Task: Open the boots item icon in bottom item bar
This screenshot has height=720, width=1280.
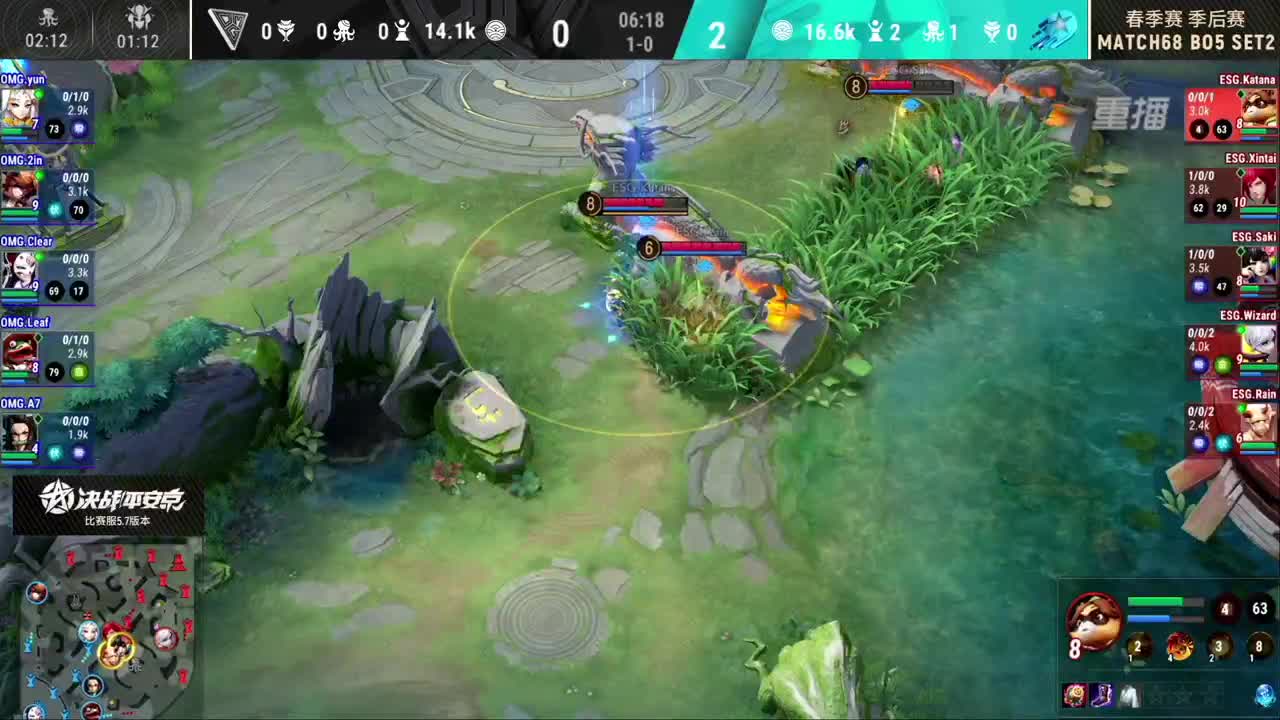Action: point(1101,695)
